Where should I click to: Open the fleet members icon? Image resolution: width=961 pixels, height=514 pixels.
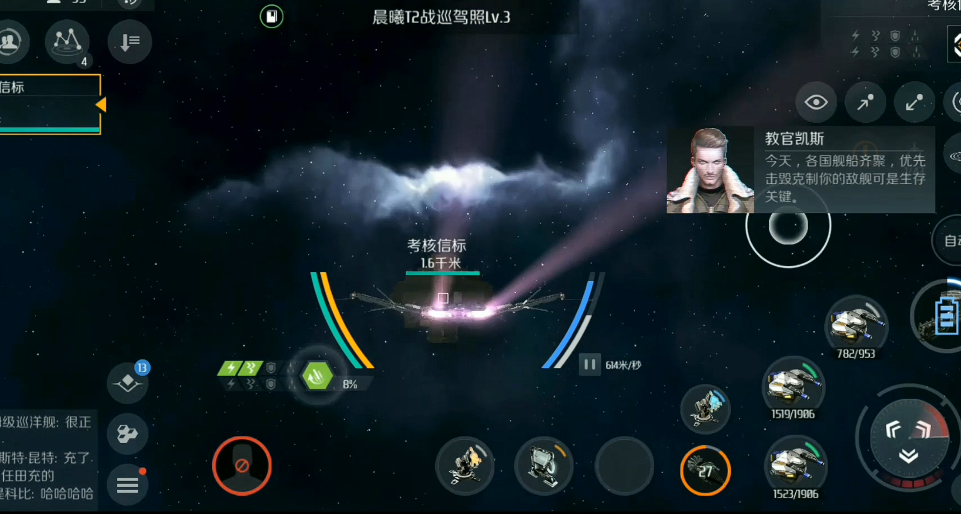point(11,40)
